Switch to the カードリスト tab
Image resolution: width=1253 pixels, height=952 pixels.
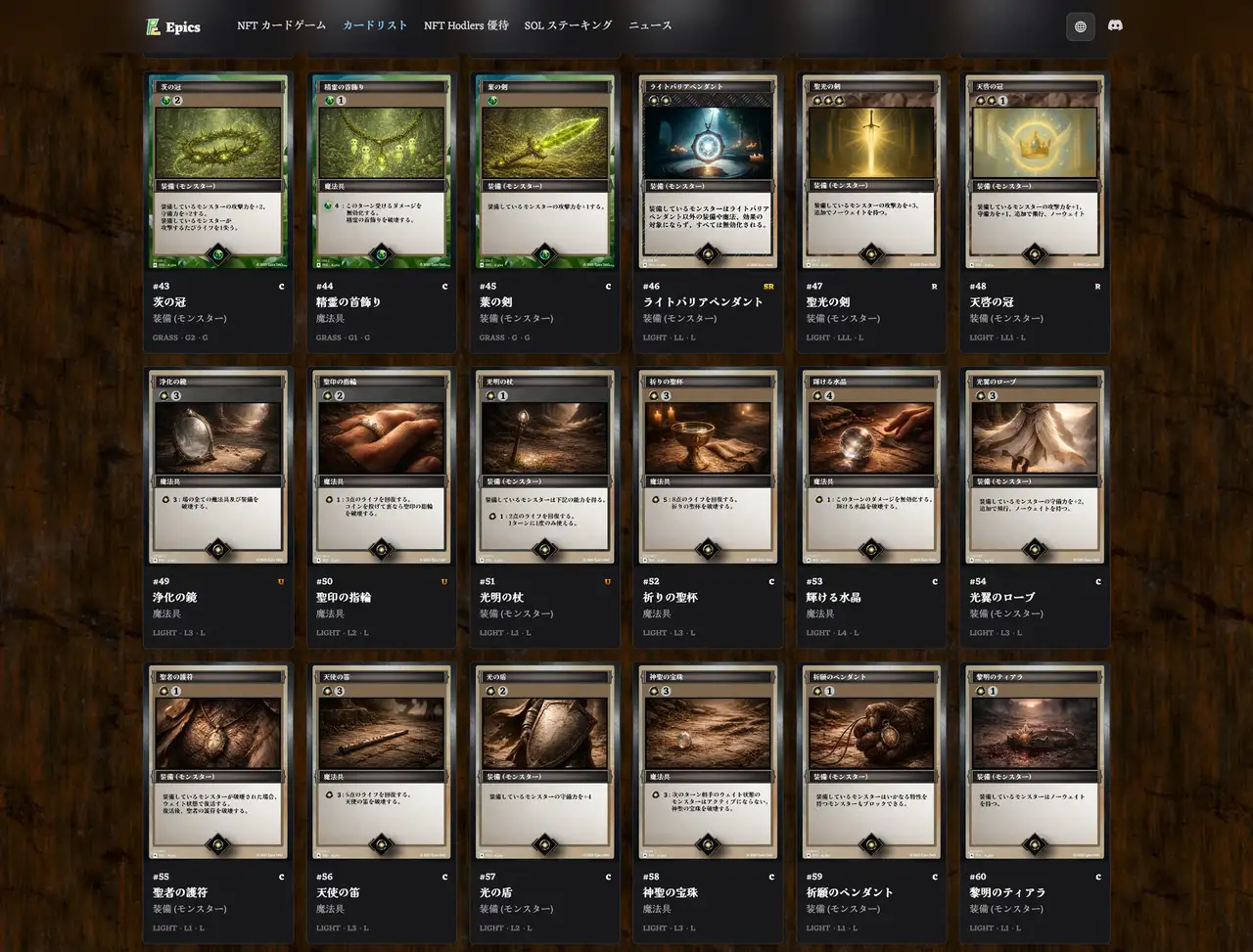pyautogui.click(x=375, y=25)
